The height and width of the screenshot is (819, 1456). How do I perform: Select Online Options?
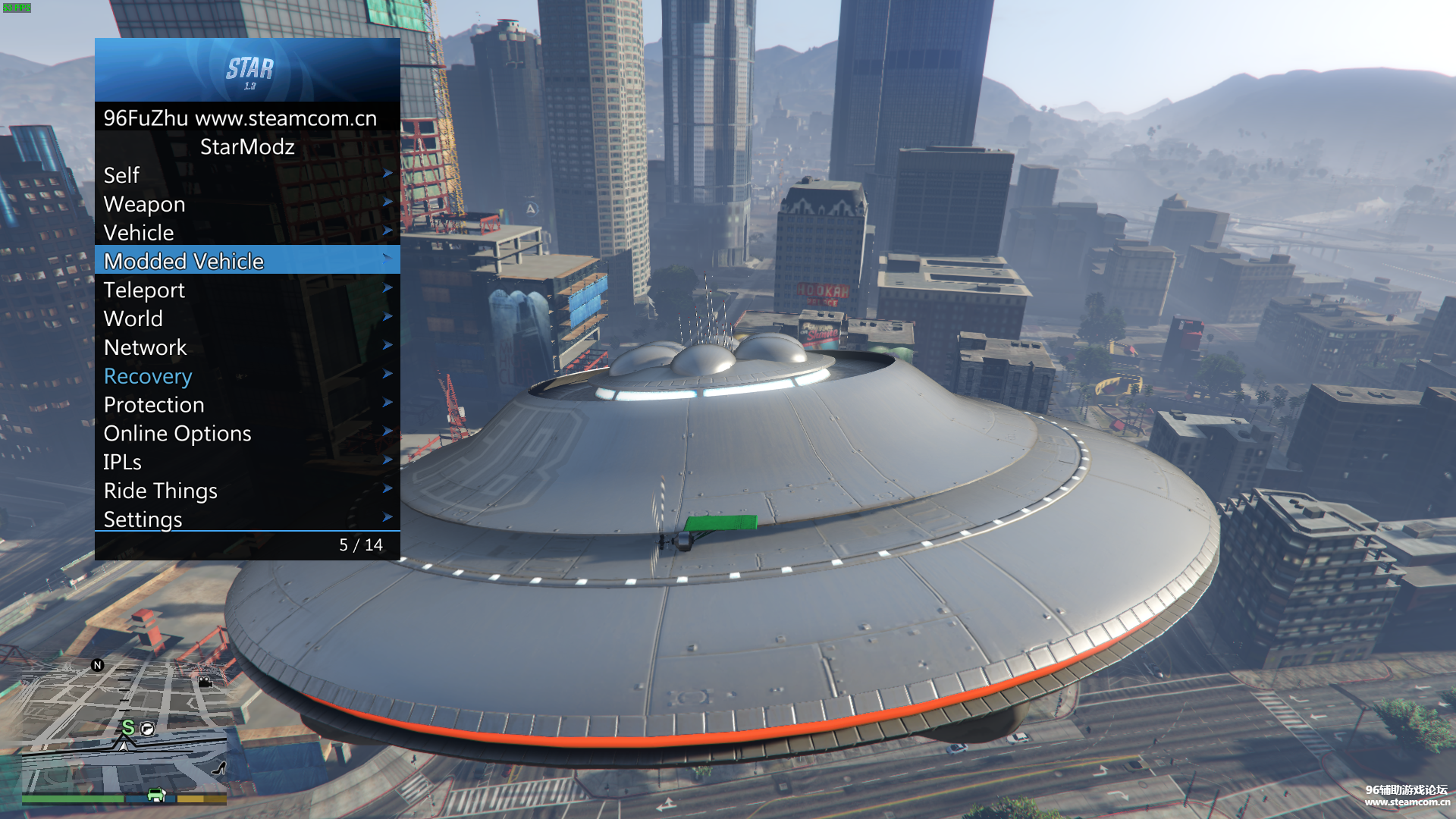click(x=246, y=433)
